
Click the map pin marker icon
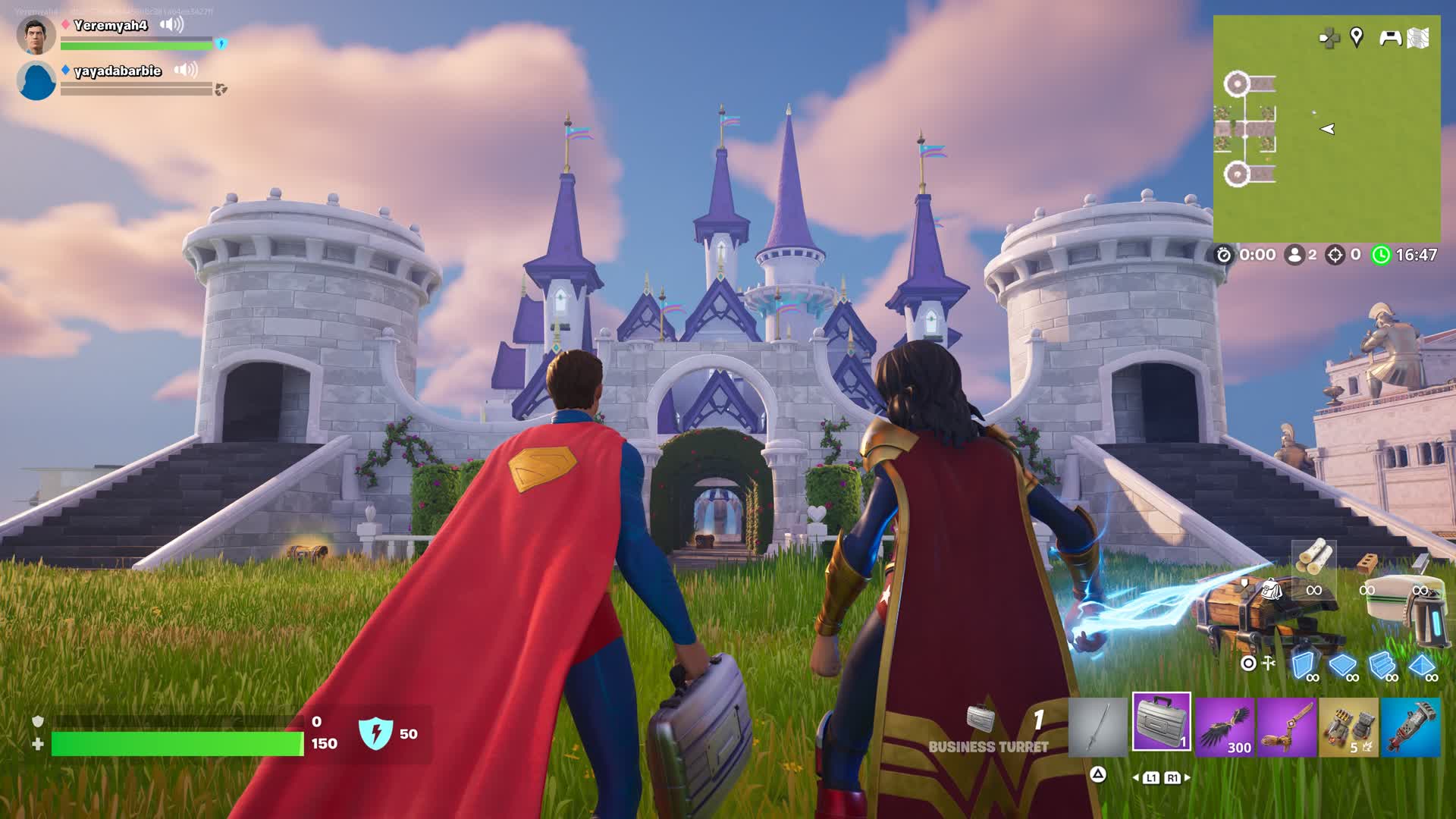tap(1357, 36)
